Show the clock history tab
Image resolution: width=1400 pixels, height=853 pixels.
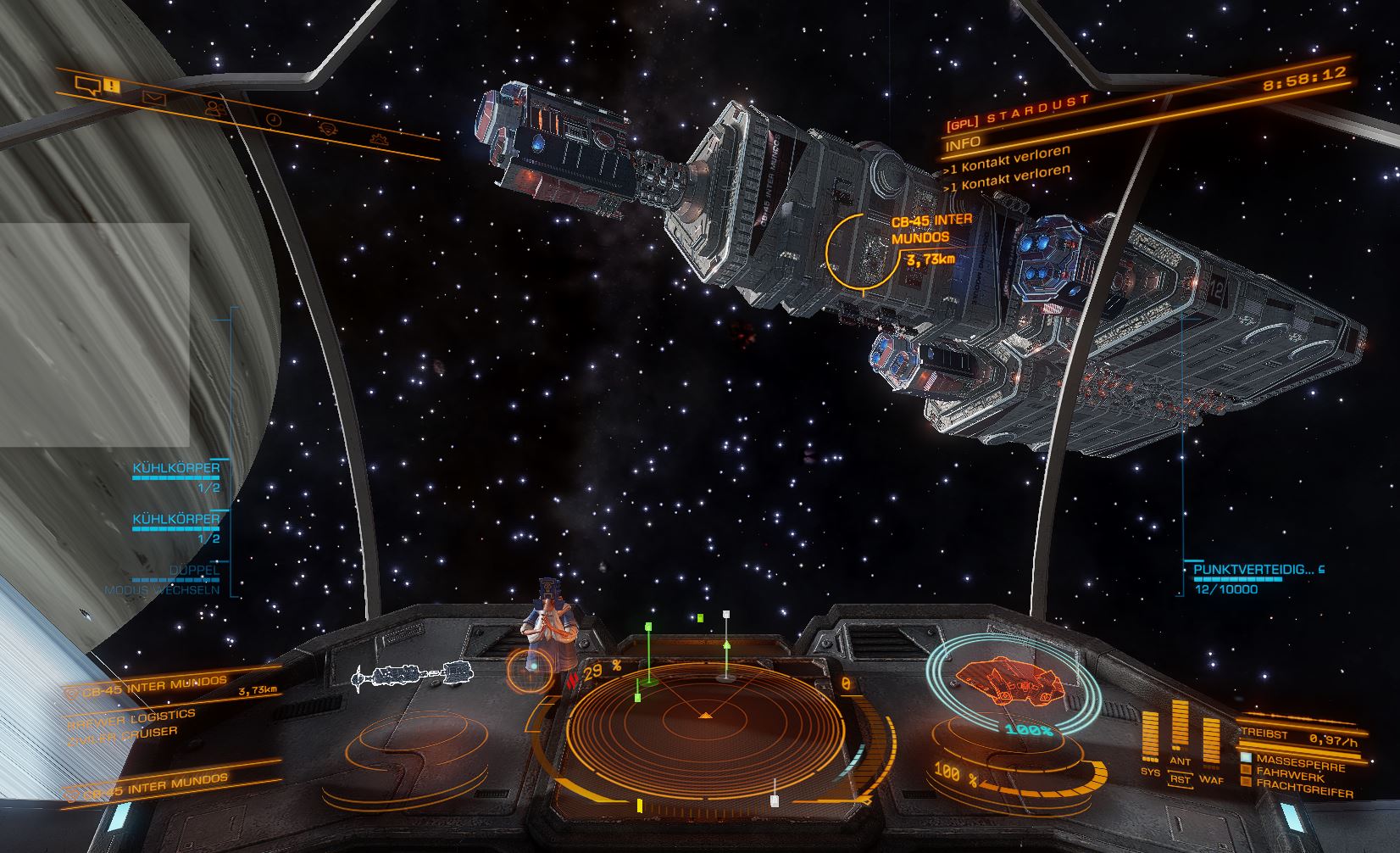pos(273,119)
